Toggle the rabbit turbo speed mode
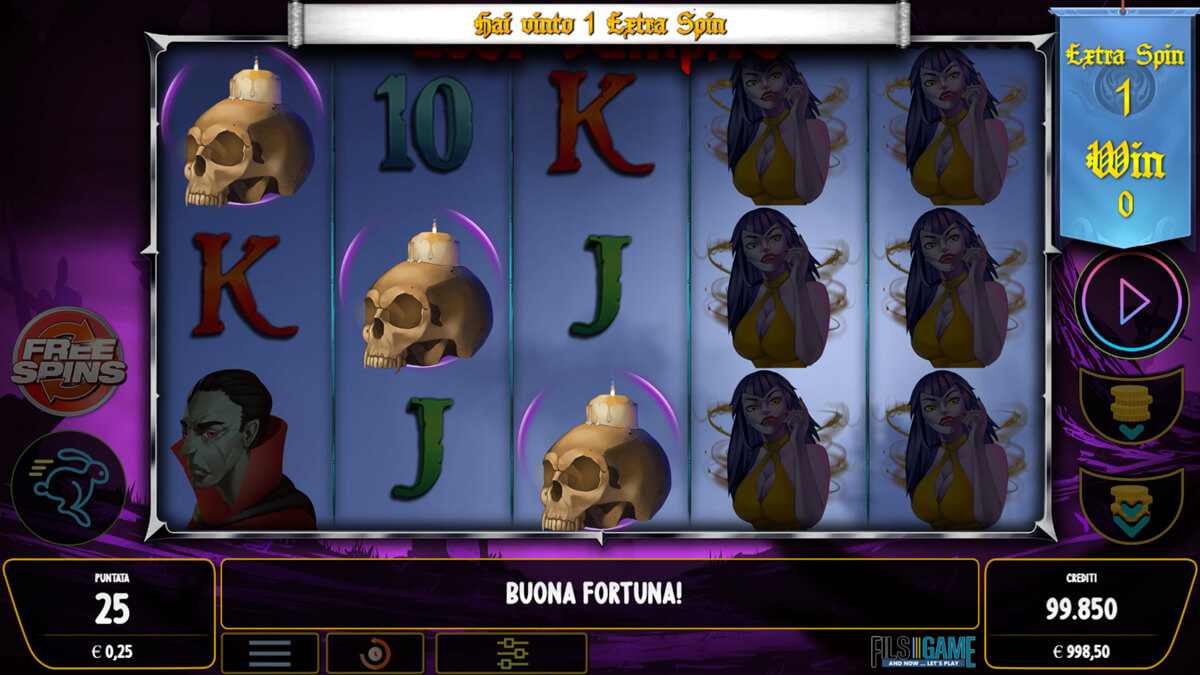This screenshot has width=1200, height=675. [x=69, y=487]
